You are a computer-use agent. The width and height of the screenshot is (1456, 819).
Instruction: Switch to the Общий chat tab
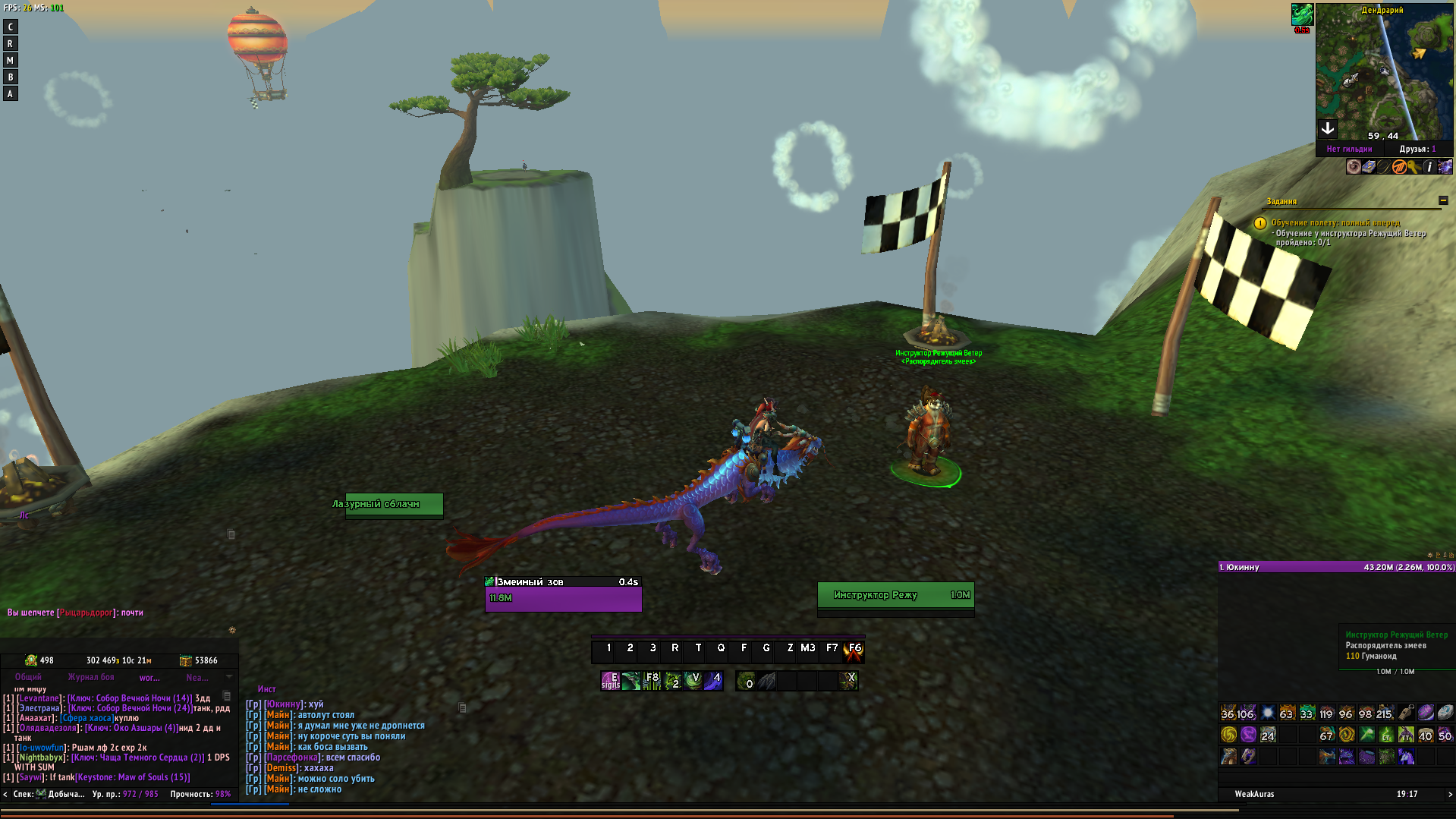[28, 677]
